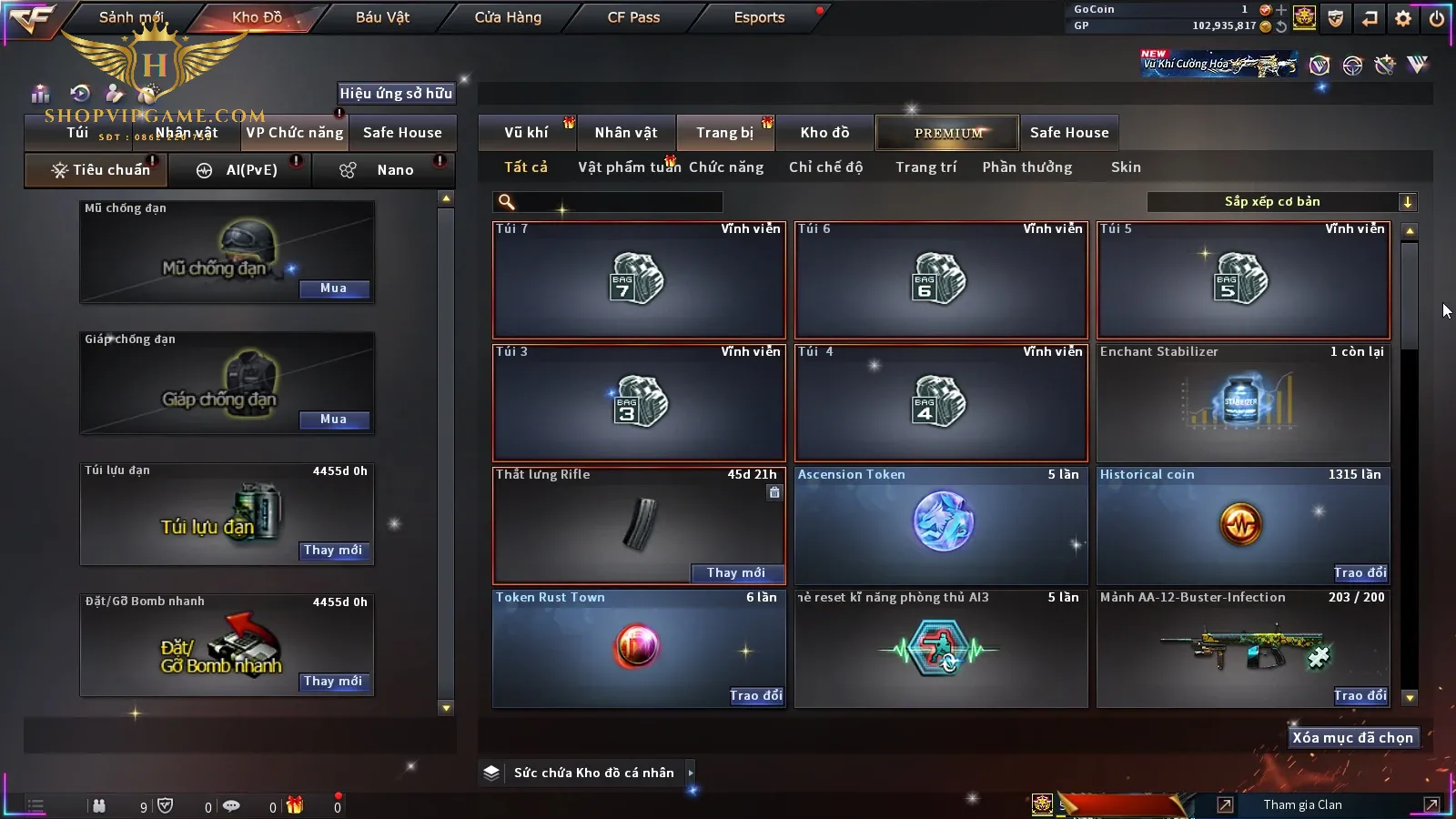The height and width of the screenshot is (819, 1456).
Task: Buy the Mũ chống đạn helmet
Action: (334, 288)
